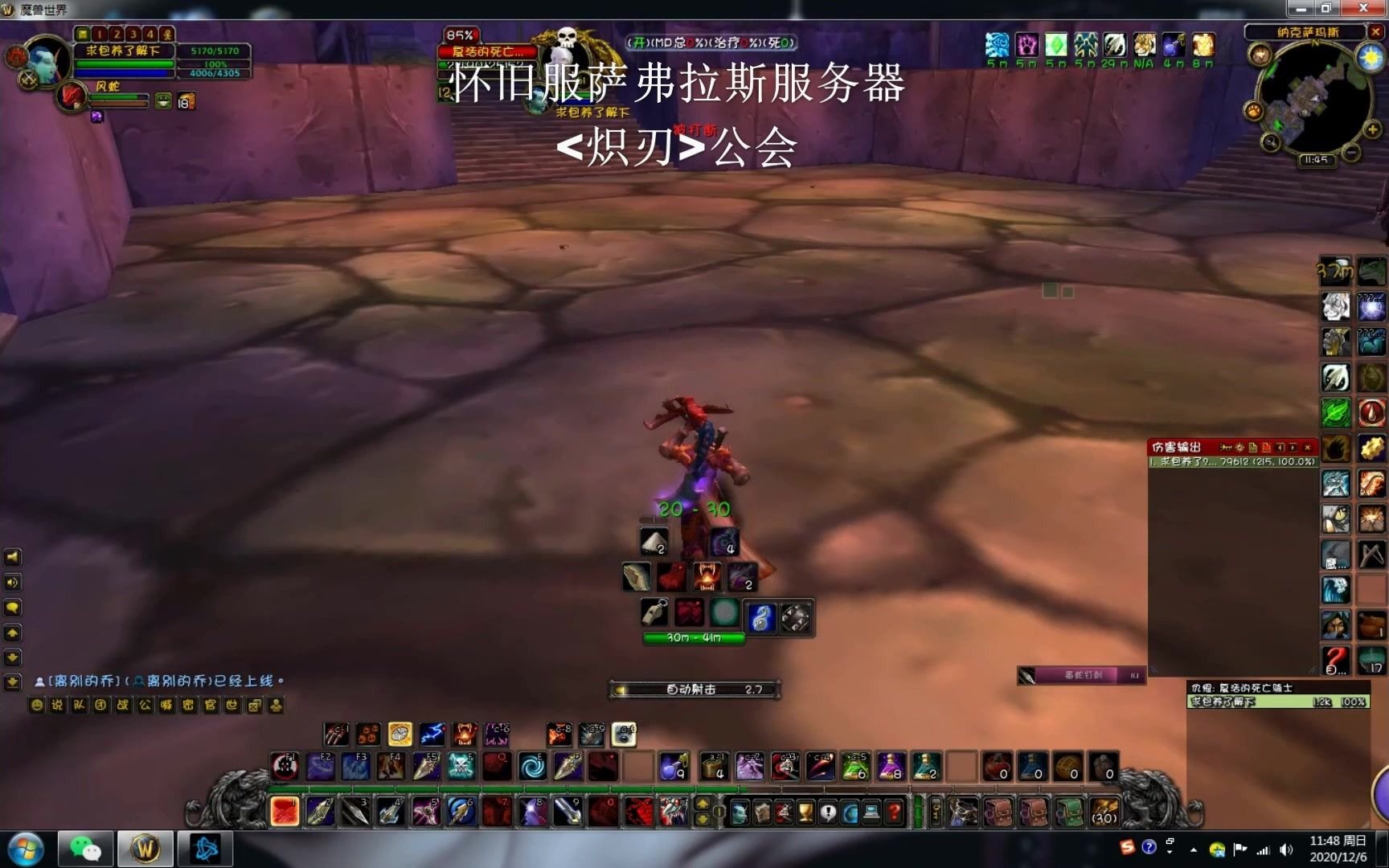
Task: Switch to previous damage meter segment arrow
Action: tap(1280, 447)
